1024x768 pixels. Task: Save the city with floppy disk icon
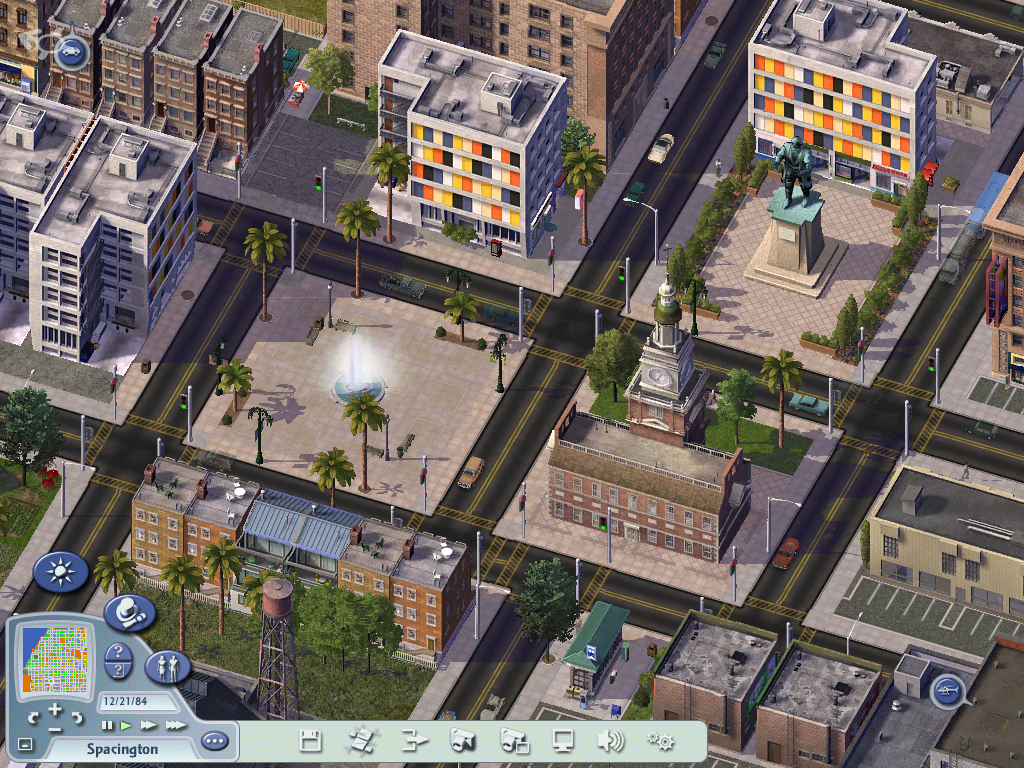click(311, 741)
